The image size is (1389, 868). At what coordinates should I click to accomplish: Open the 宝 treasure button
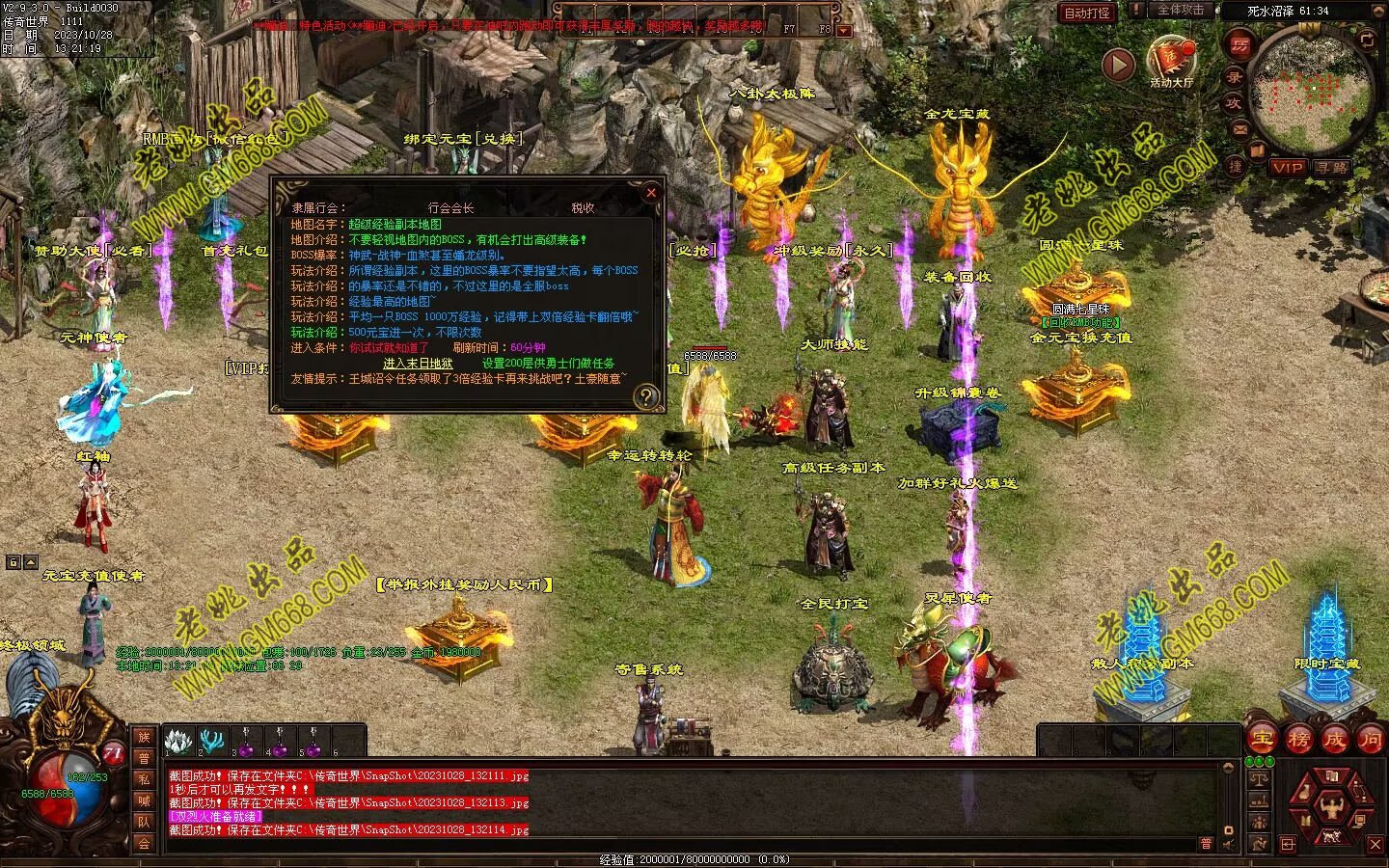1261,740
